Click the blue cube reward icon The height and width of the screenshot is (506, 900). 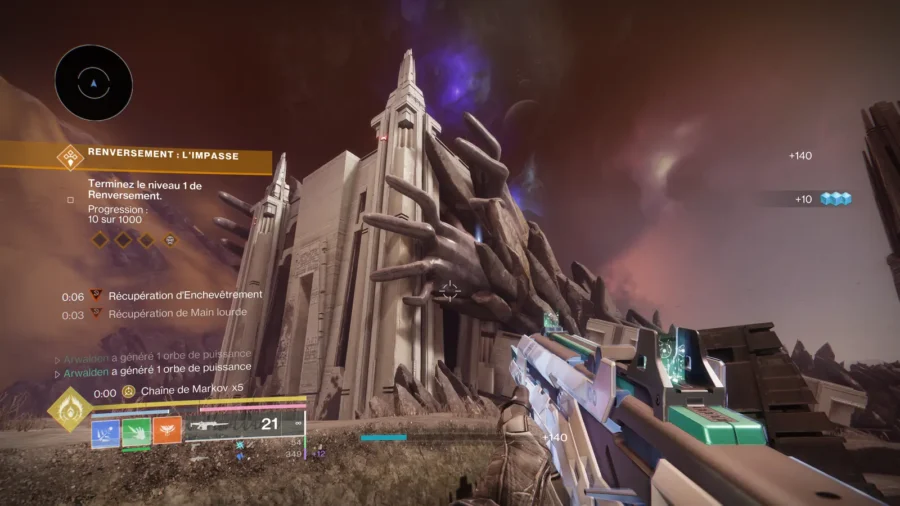834,199
